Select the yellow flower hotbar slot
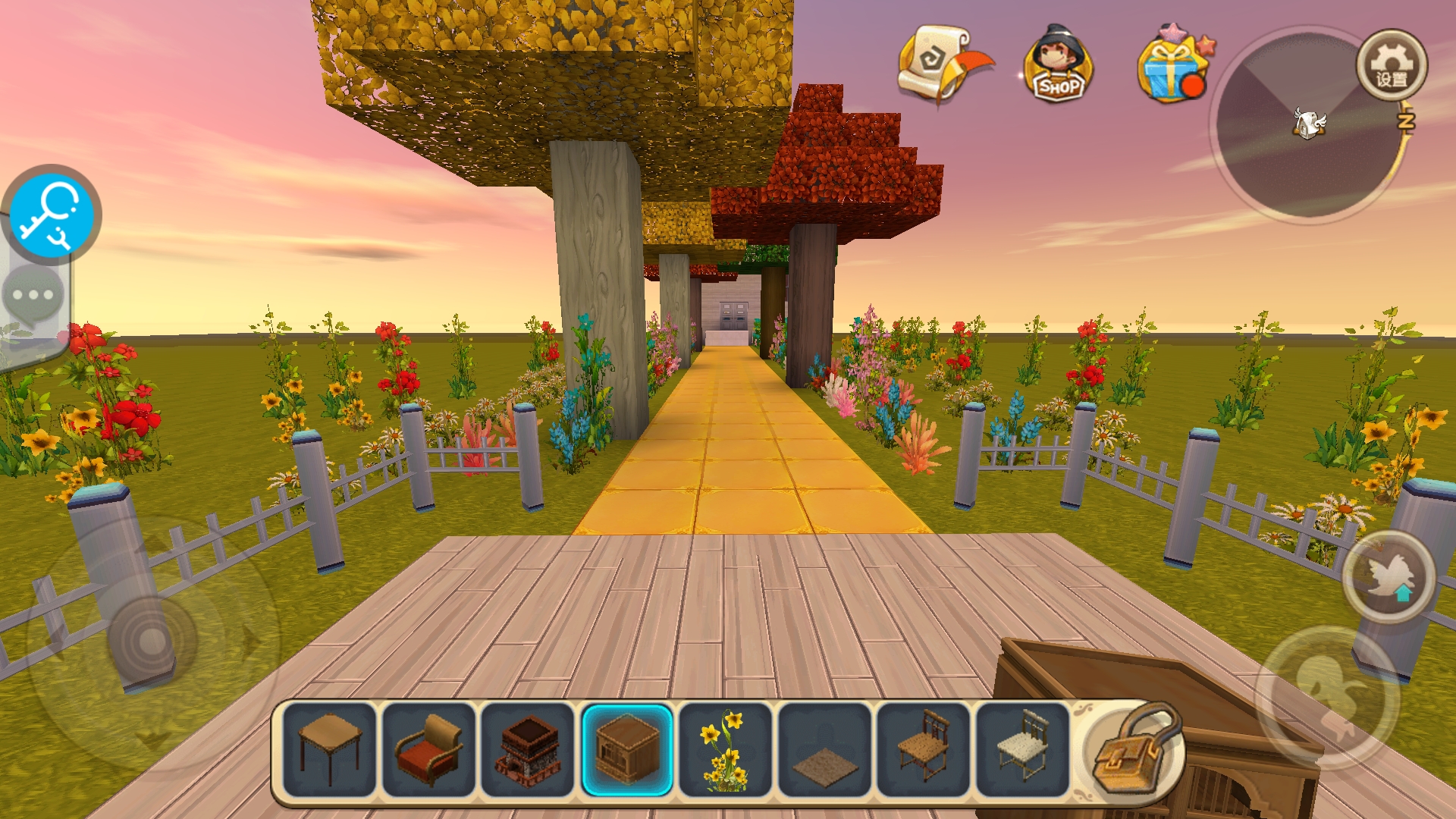 pyautogui.click(x=725, y=749)
